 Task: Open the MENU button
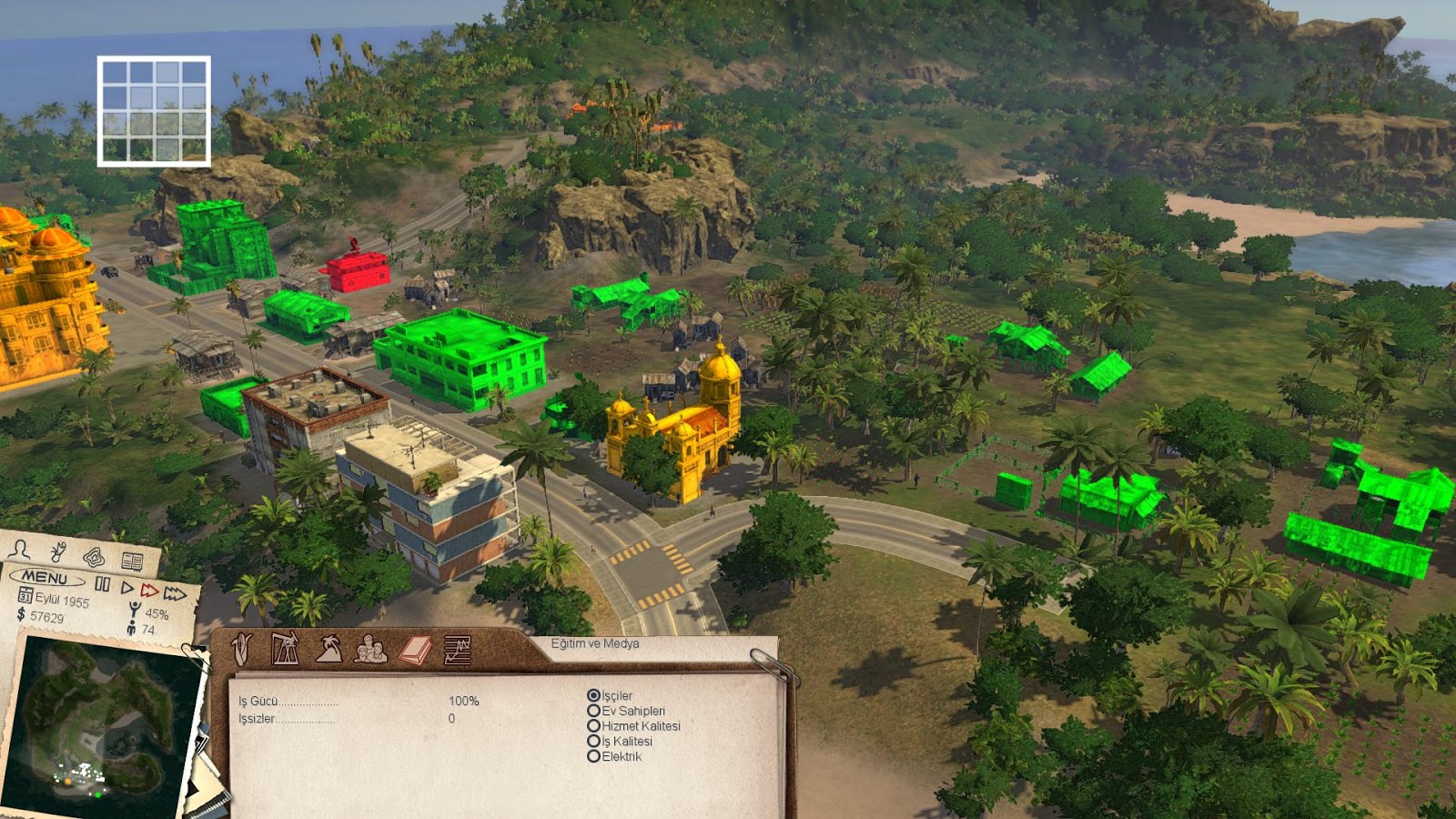pyautogui.click(x=45, y=577)
